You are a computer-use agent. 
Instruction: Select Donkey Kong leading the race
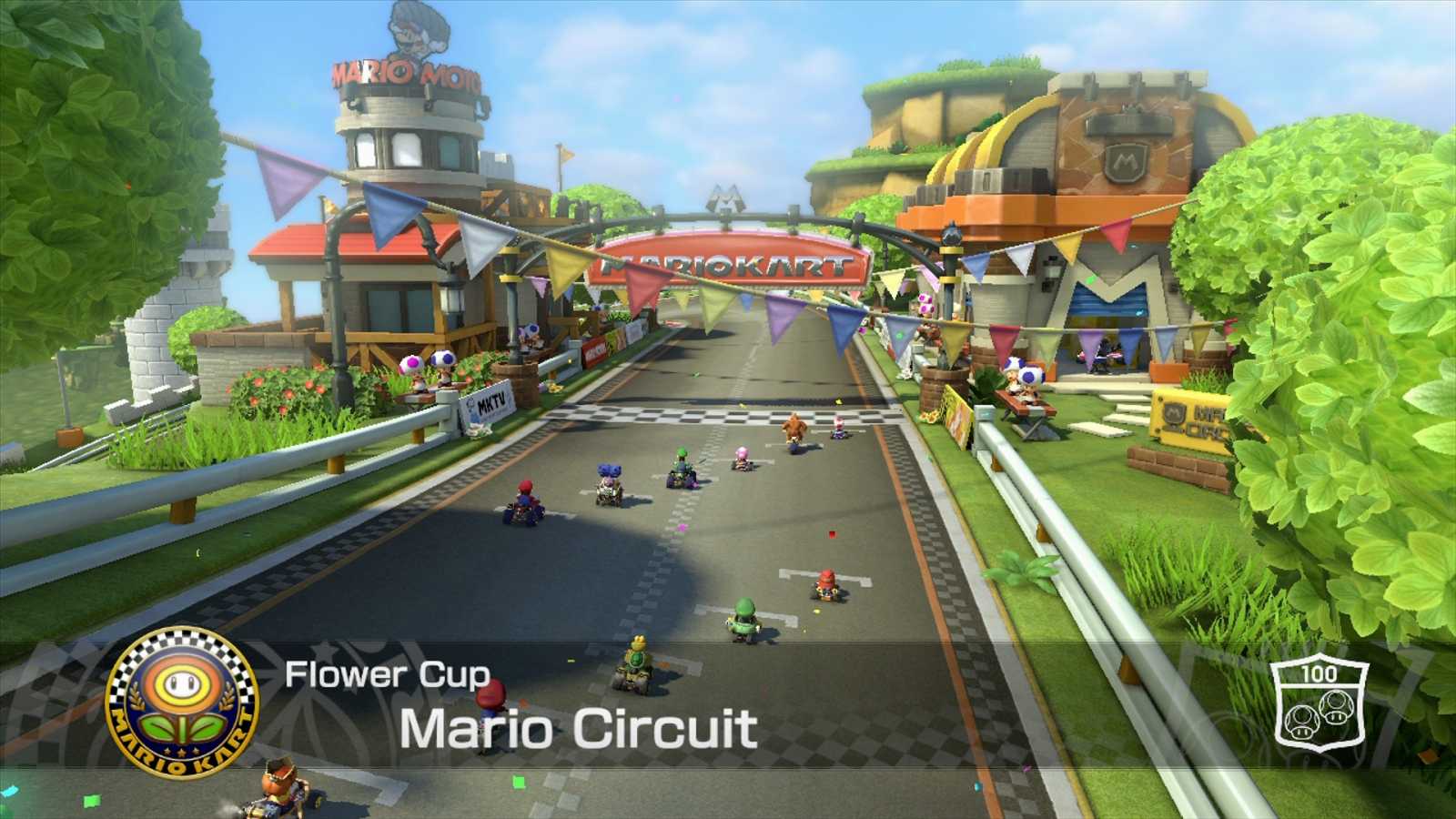point(795,428)
